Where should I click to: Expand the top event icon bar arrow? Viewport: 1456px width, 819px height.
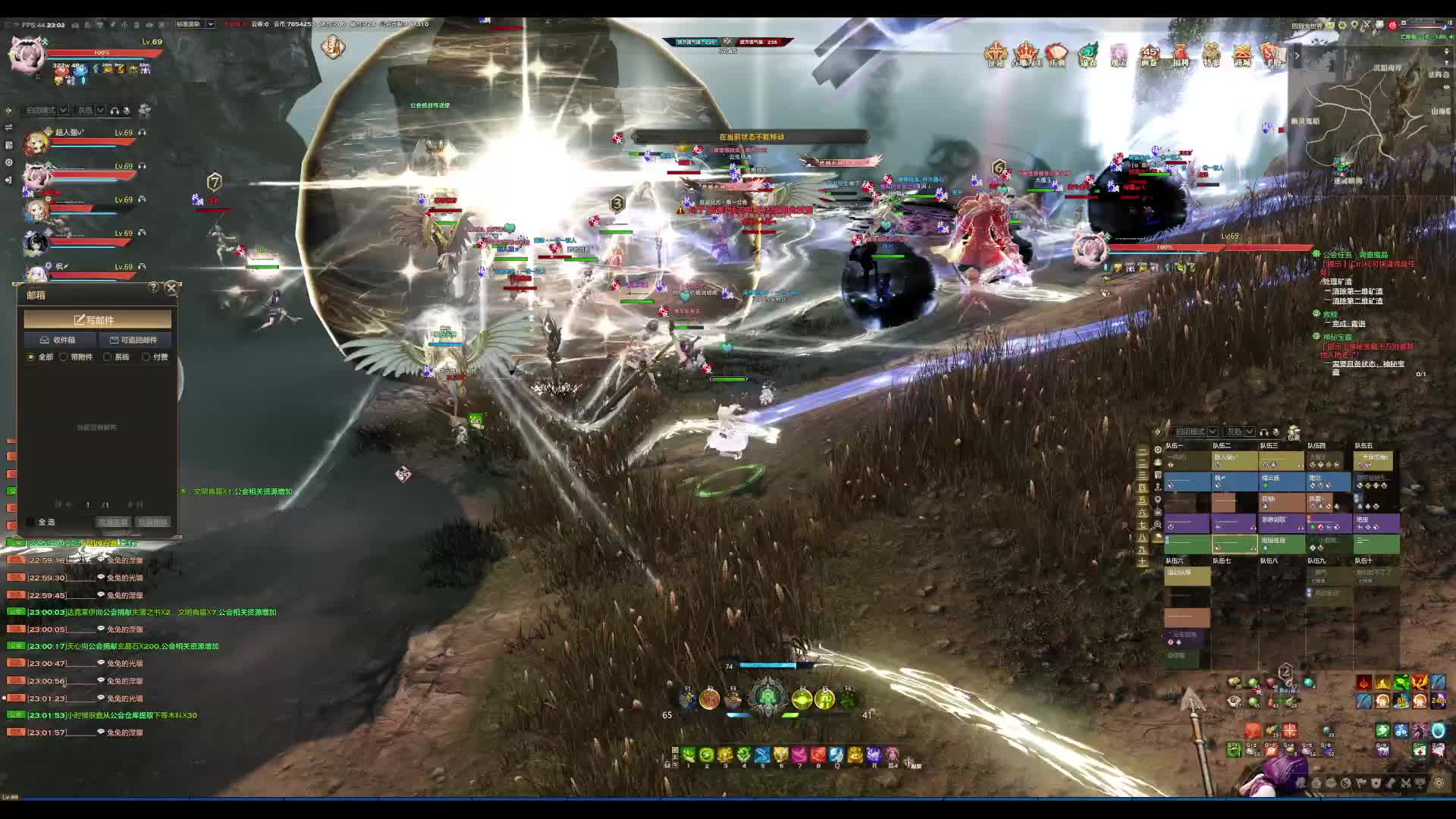pos(1297,55)
